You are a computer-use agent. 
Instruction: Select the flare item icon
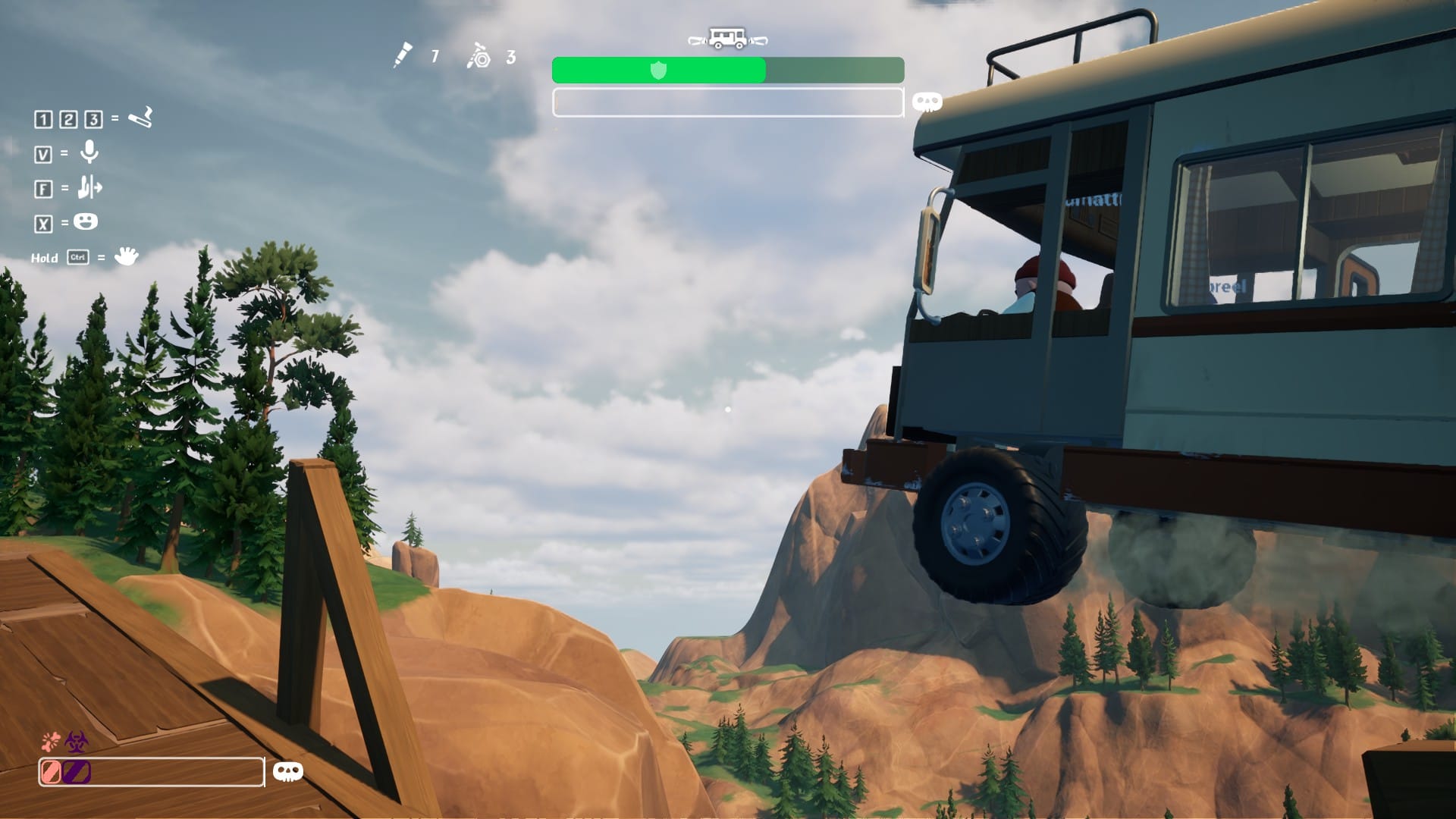click(x=403, y=55)
